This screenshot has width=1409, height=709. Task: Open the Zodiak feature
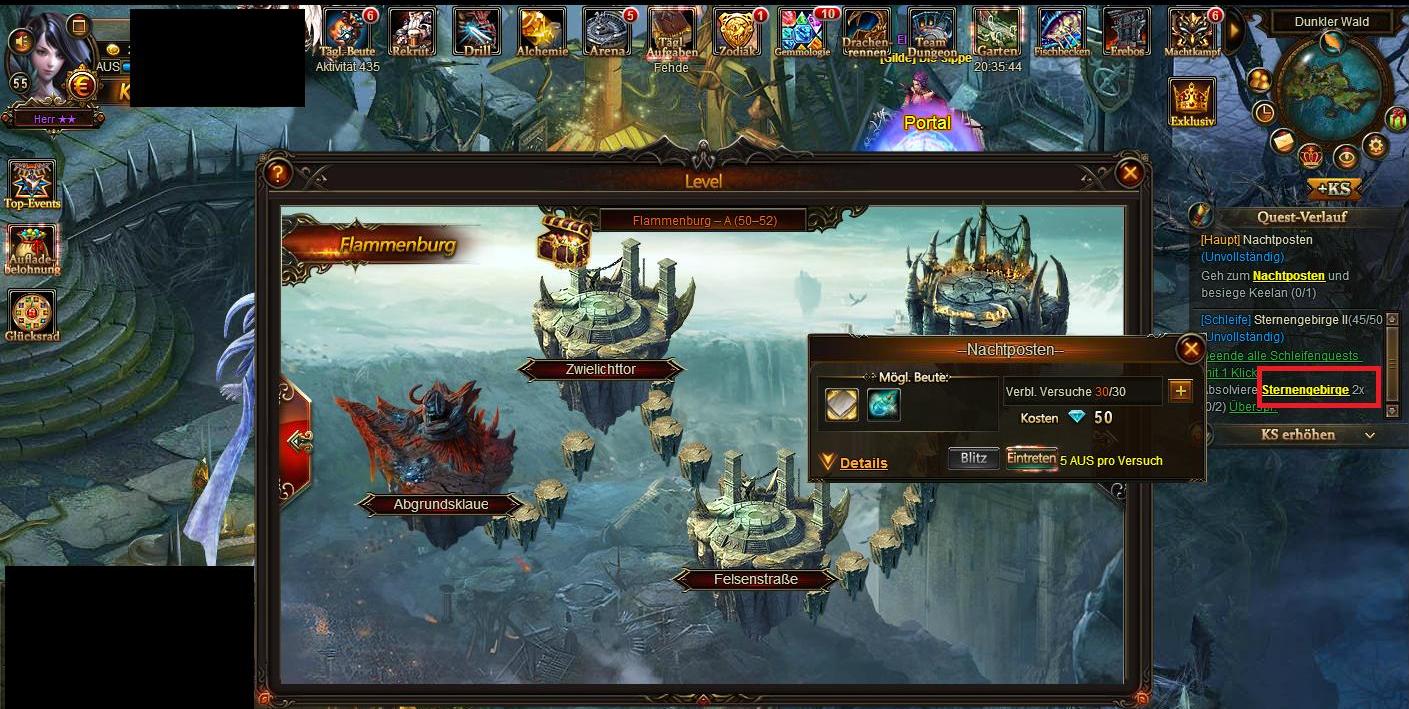click(738, 33)
